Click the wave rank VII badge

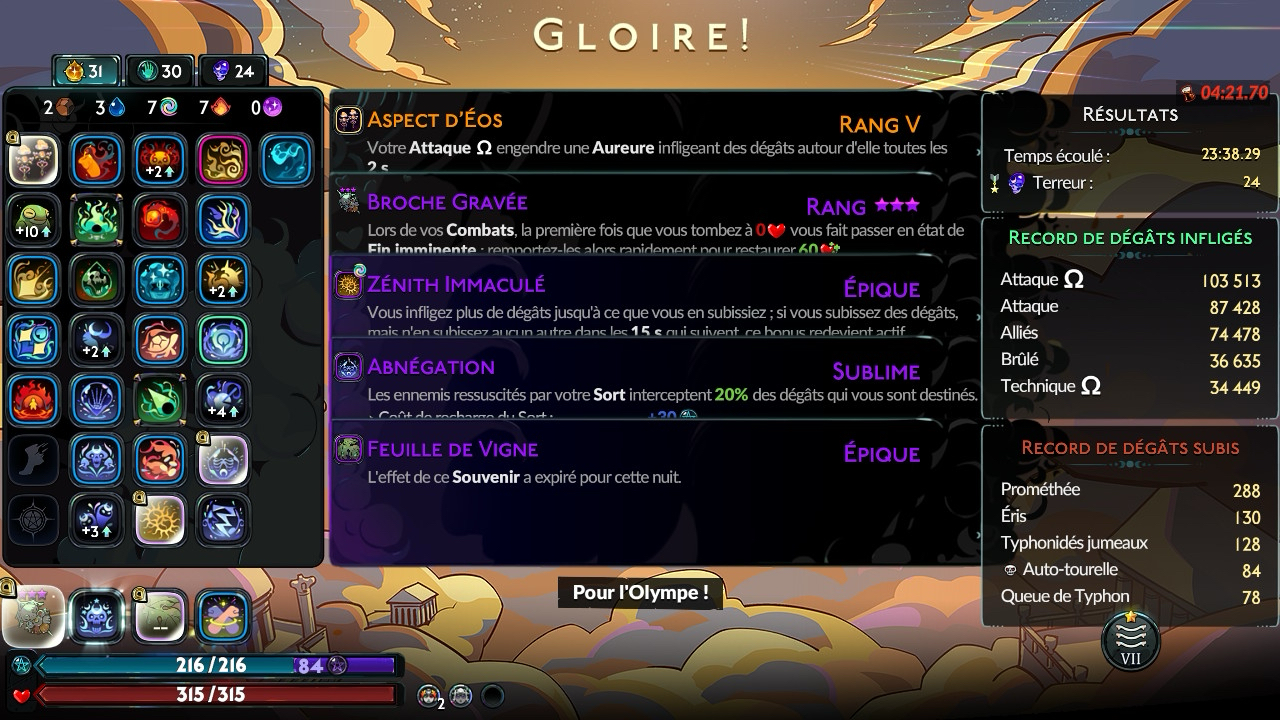tap(1130, 640)
